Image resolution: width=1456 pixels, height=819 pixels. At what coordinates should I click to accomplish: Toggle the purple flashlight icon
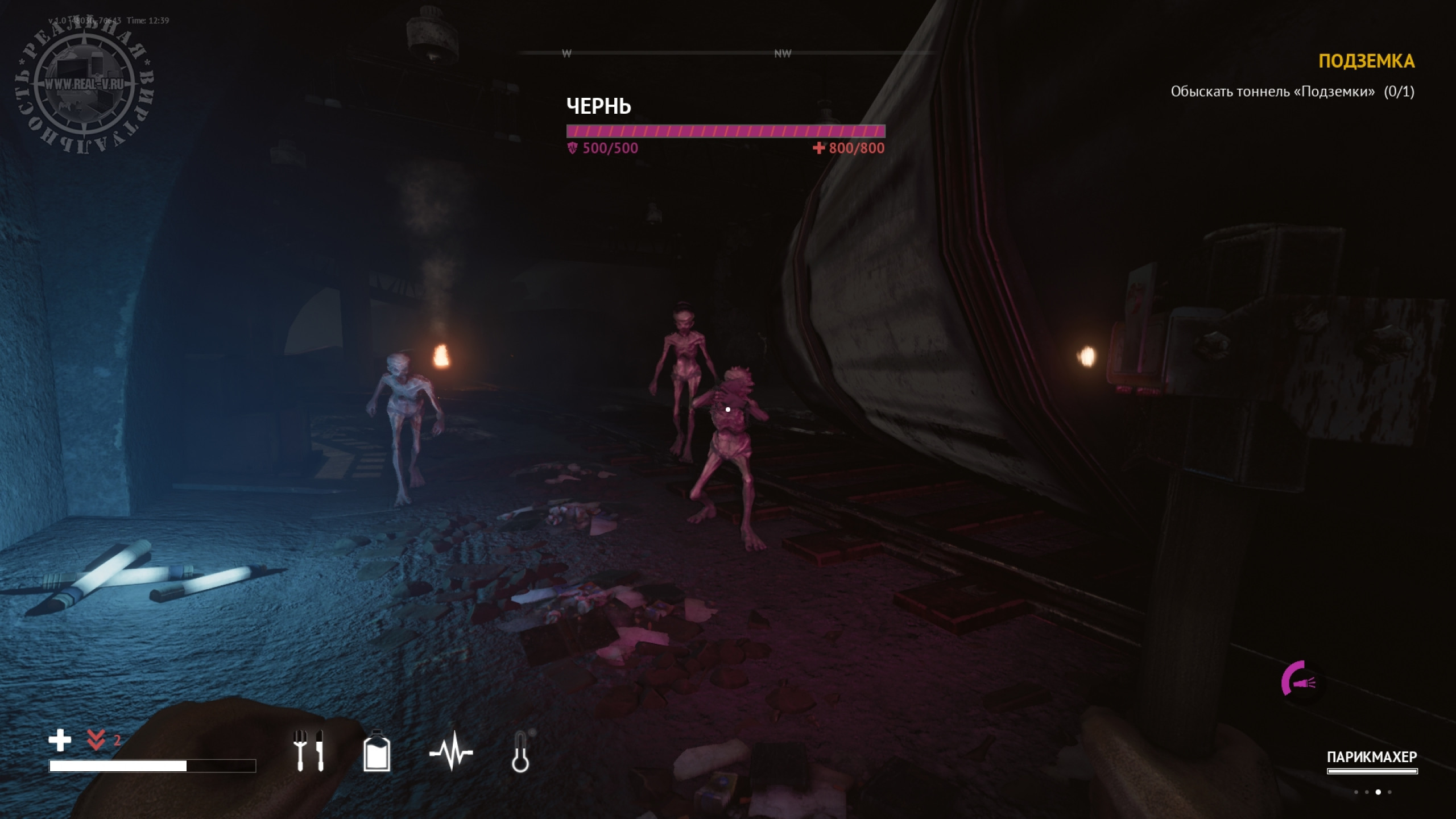click(1298, 679)
